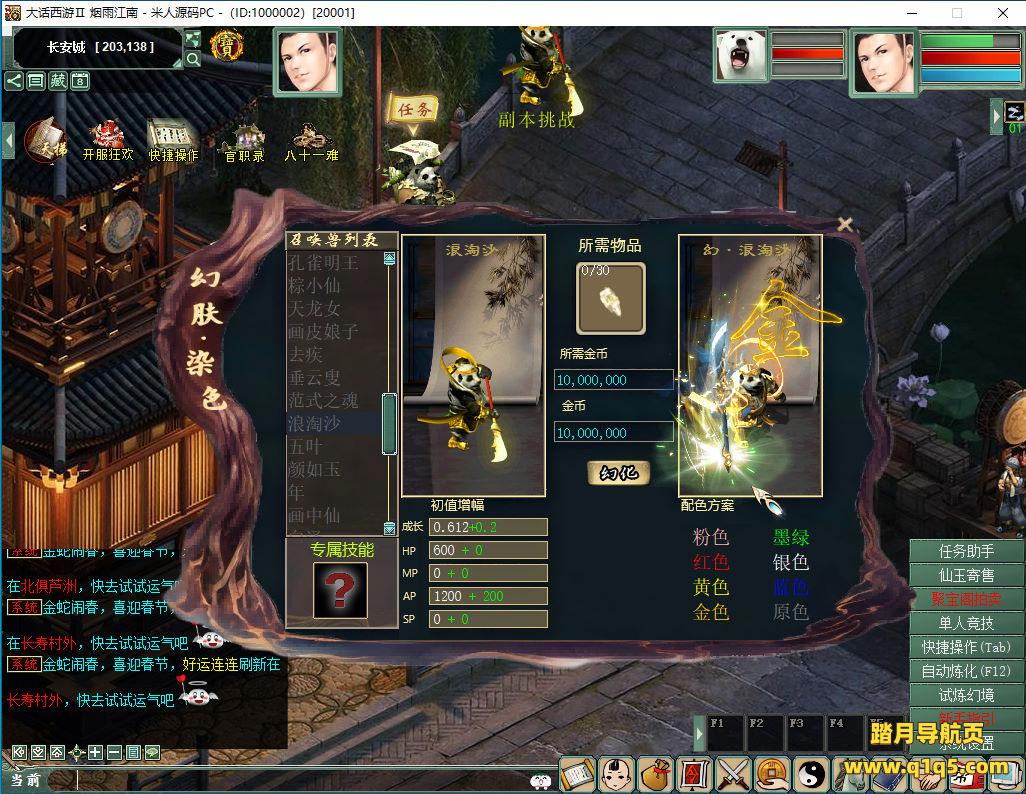This screenshot has height=794, width=1026.
Task: Pick 五叶 in the summon list
Action: [305, 446]
